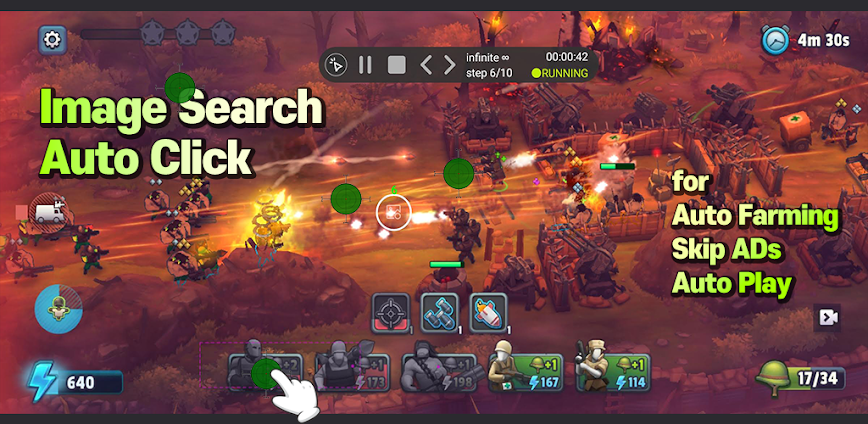This screenshot has height=424, width=868.
Task: Click the armored truck icon
Action: click(48, 210)
